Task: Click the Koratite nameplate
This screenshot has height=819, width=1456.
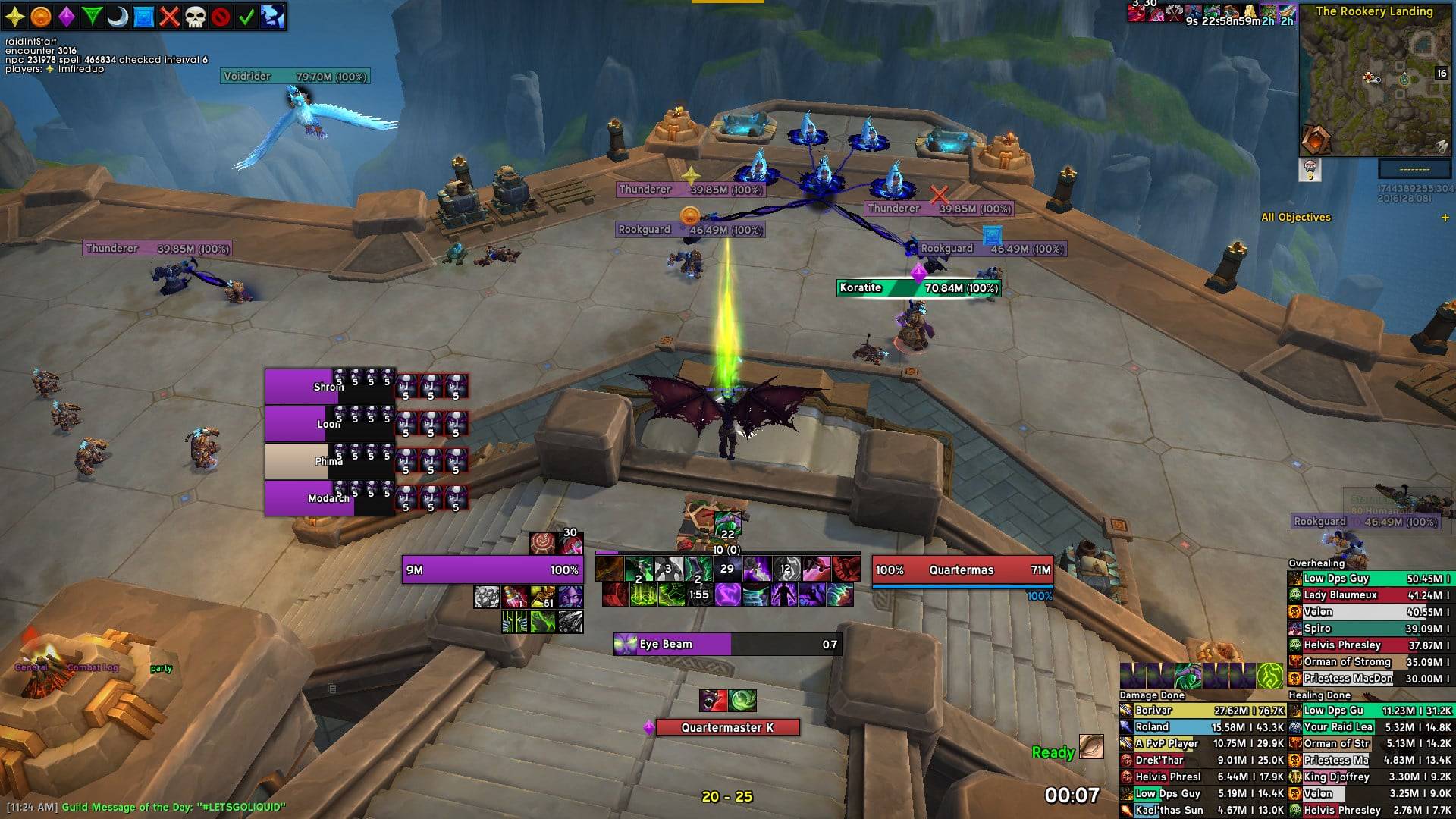Action: 918,288
